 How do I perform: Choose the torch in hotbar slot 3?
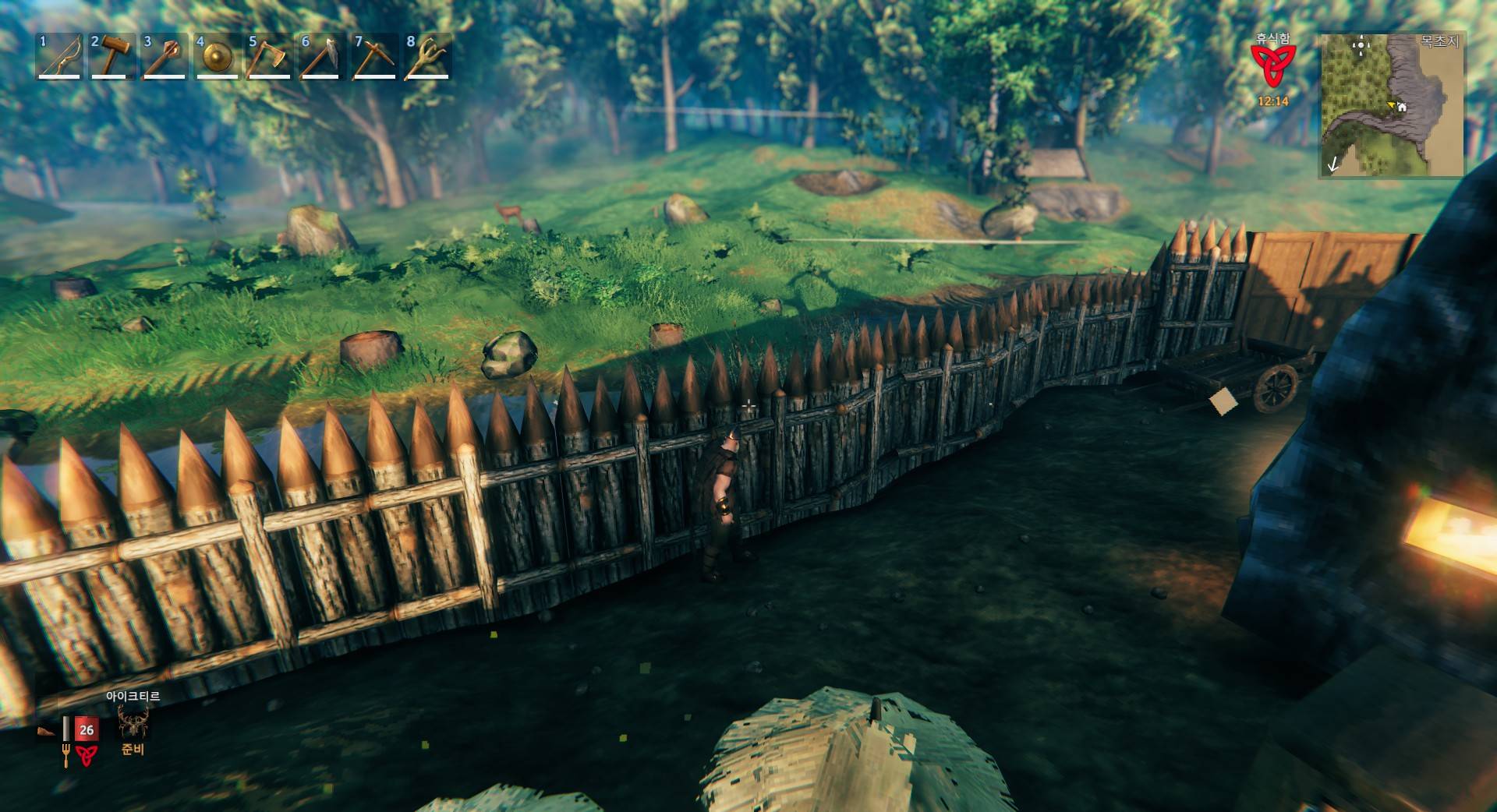click(164, 56)
